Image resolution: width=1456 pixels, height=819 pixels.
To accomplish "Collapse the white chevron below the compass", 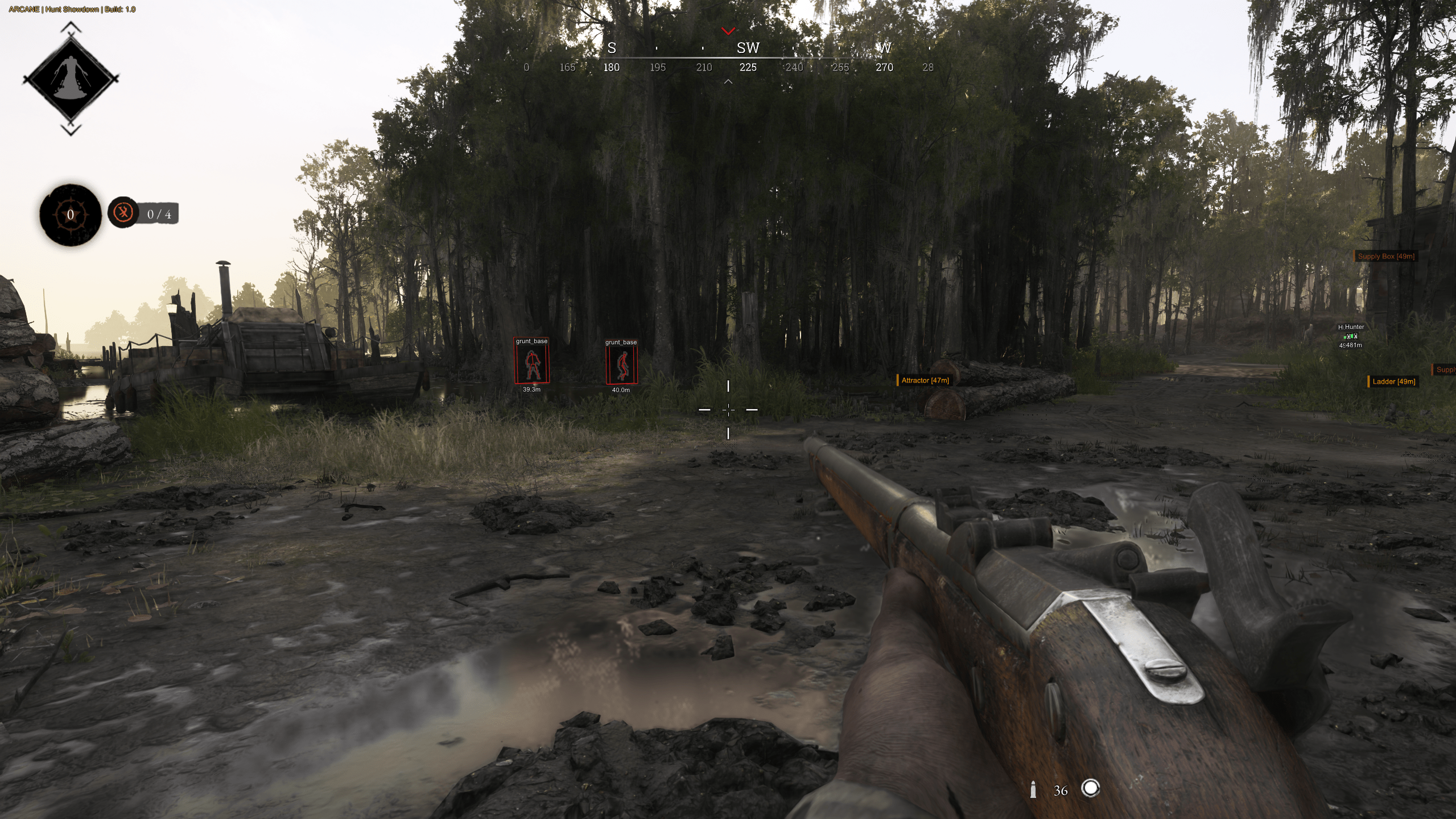I will 728,83.
